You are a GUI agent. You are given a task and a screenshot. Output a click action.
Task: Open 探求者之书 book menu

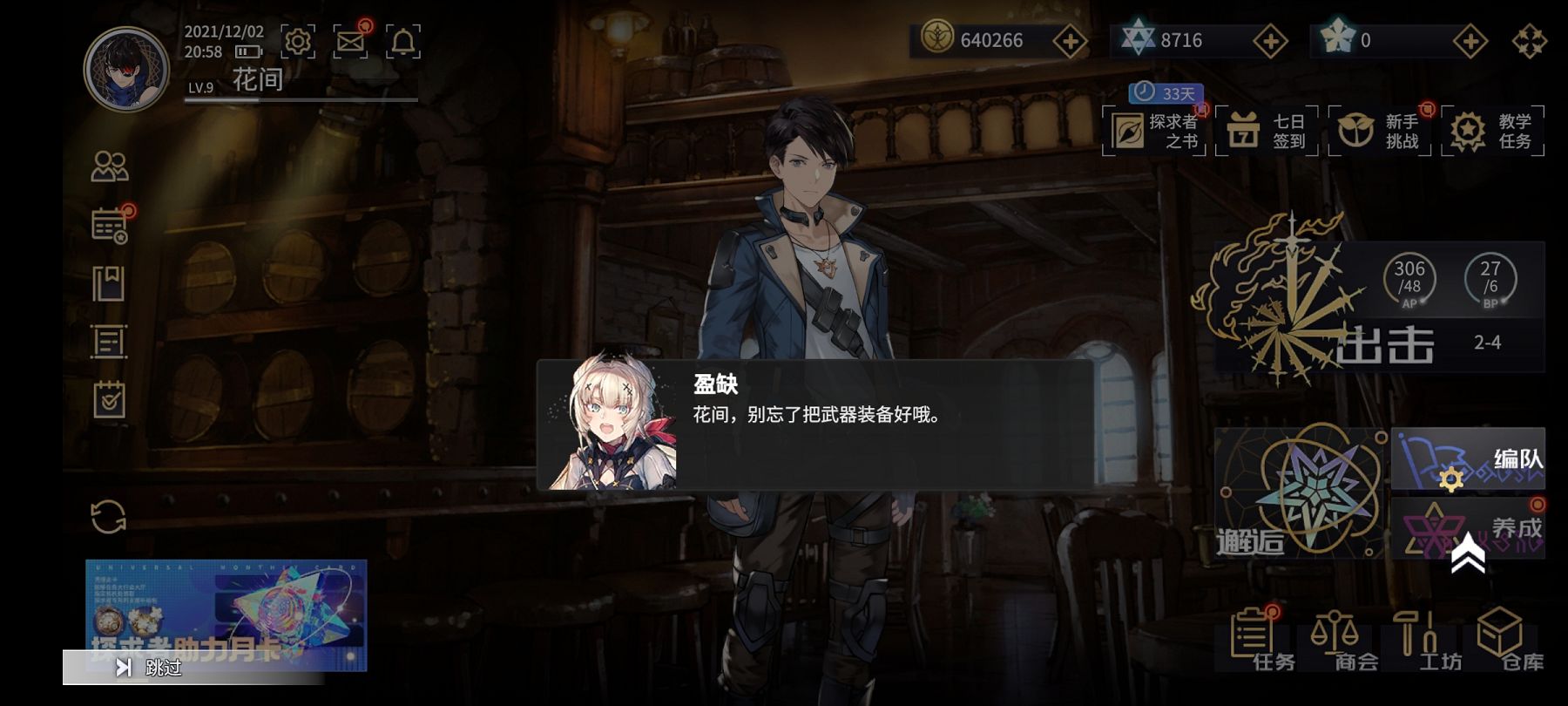click(1154, 132)
